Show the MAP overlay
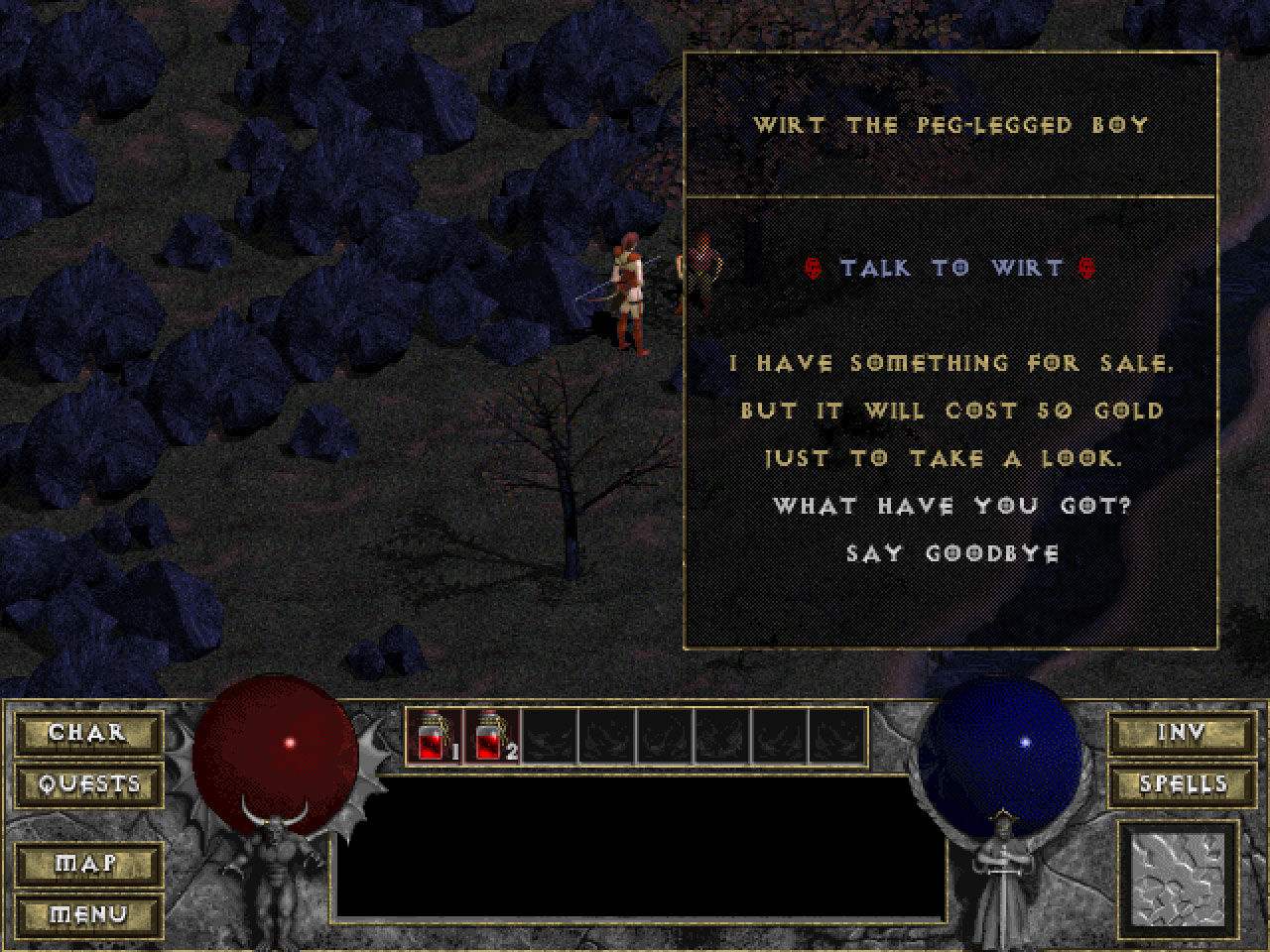 pos(88,864)
